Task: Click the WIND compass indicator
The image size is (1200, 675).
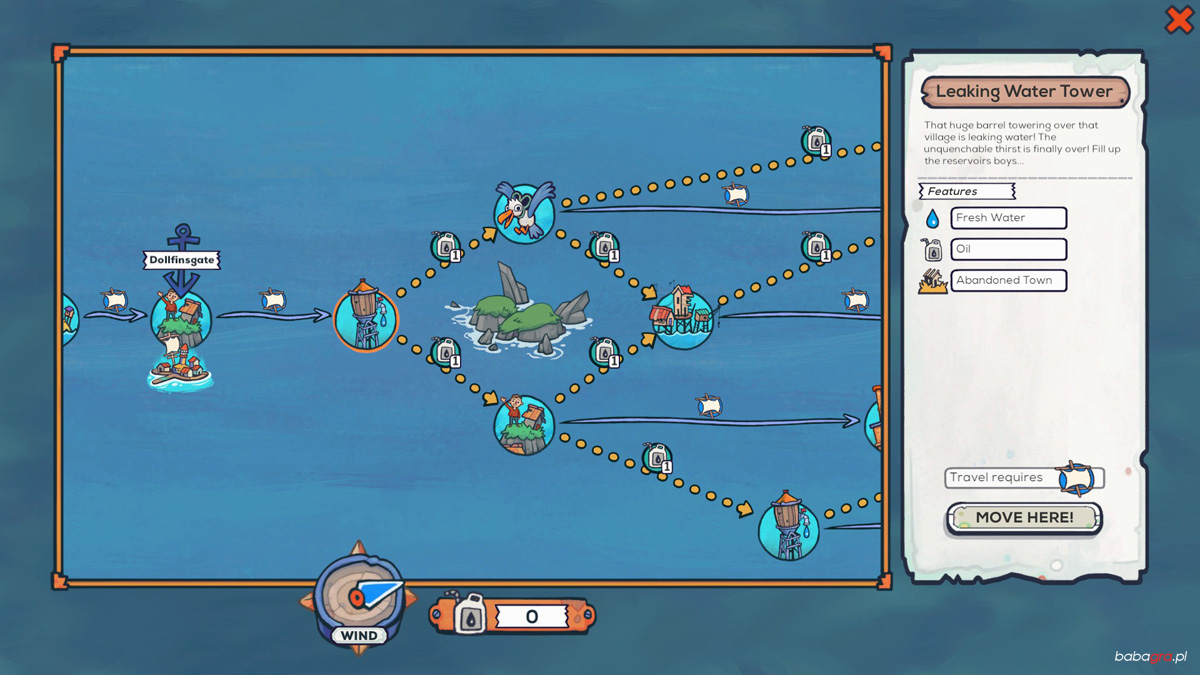Action: pyautogui.click(x=359, y=599)
